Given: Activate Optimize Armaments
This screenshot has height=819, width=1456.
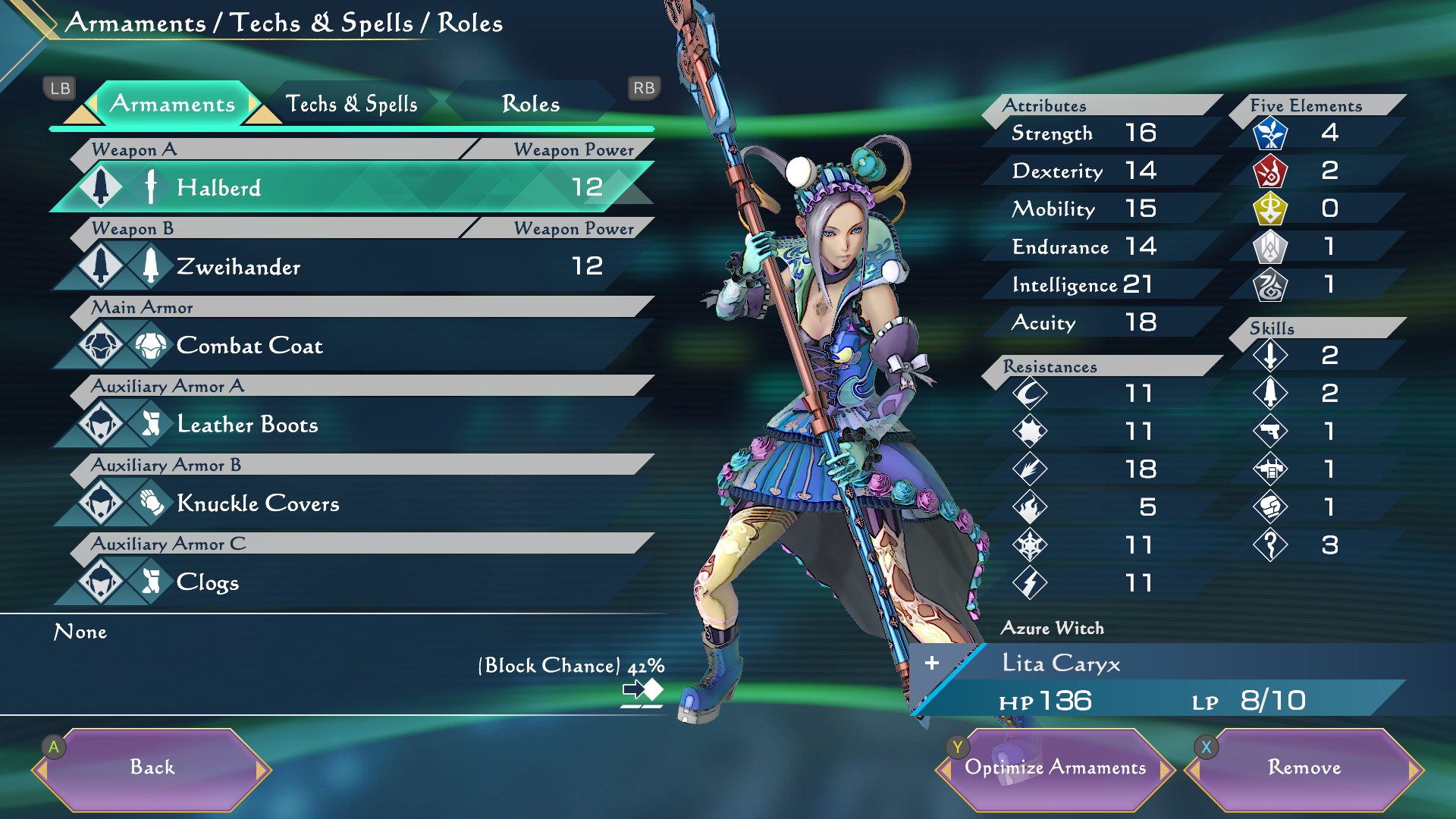Looking at the screenshot, I should pyautogui.click(x=1055, y=767).
